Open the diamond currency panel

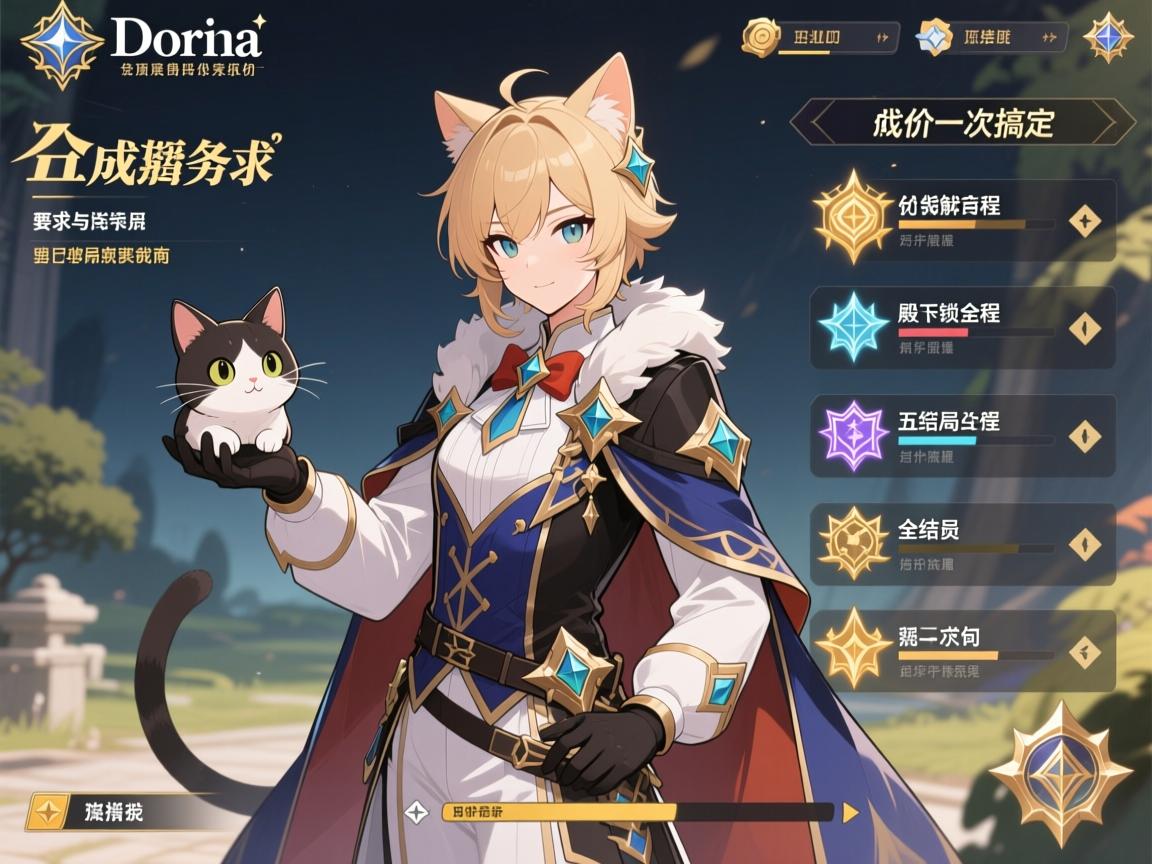pos(992,38)
